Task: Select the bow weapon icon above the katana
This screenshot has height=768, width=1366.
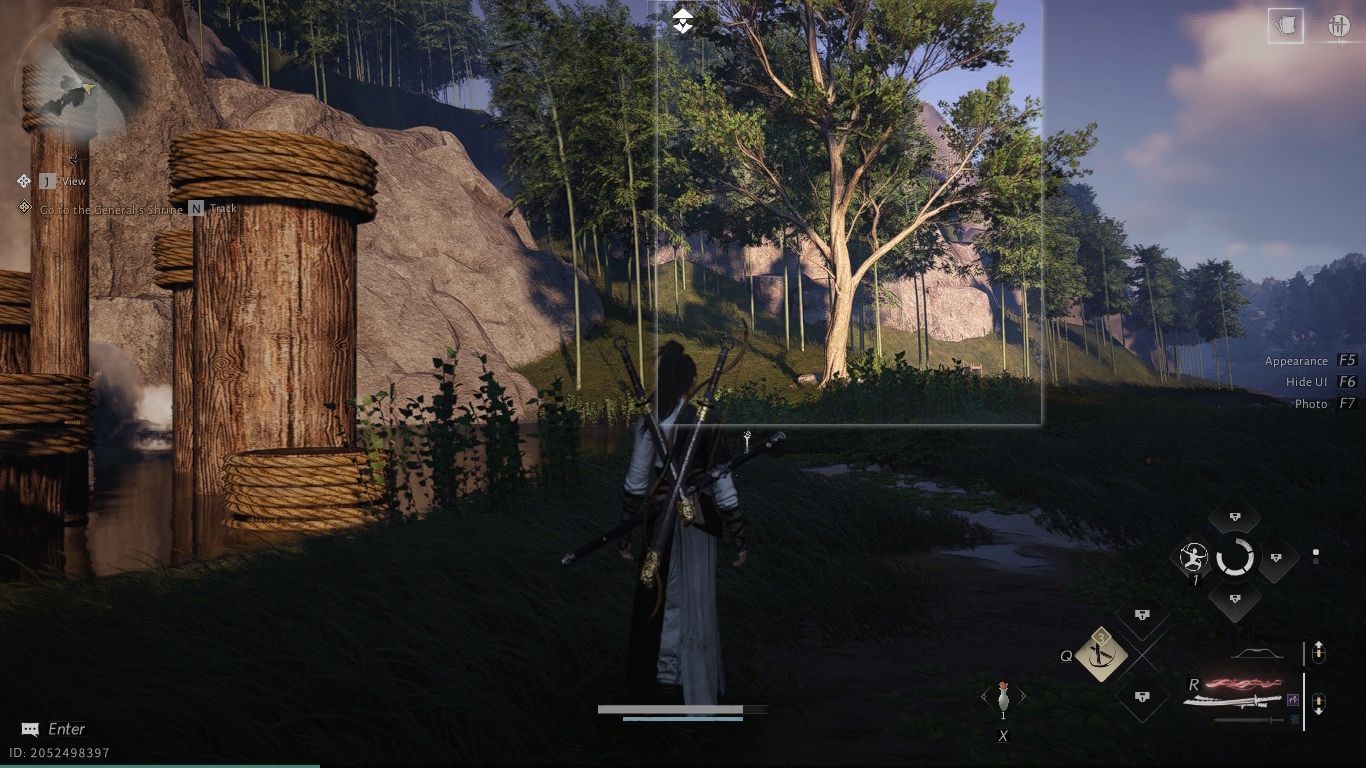Action: click(1258, 653)
